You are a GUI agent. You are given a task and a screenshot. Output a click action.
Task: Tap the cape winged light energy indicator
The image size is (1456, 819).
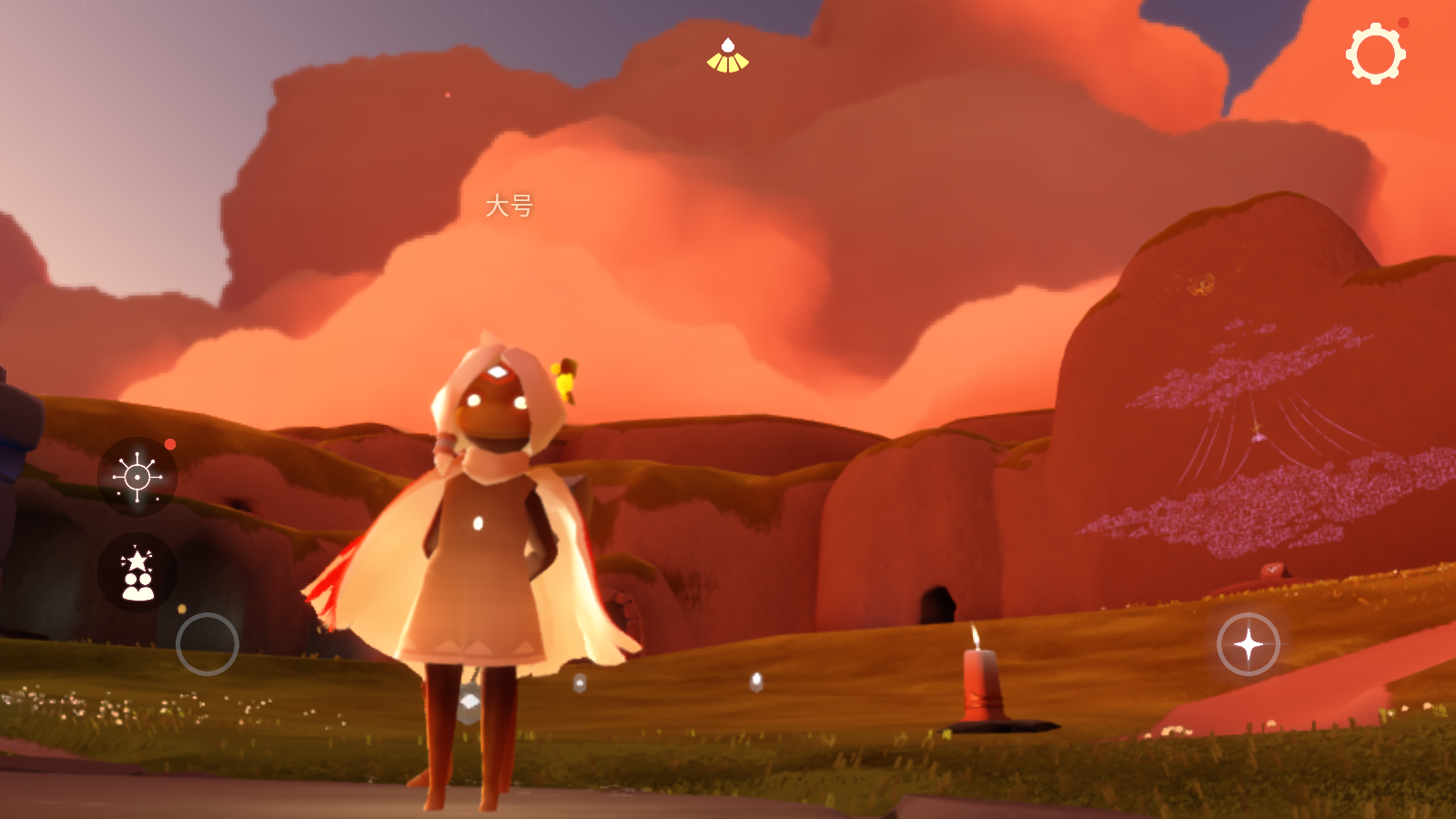coord(728,56)
